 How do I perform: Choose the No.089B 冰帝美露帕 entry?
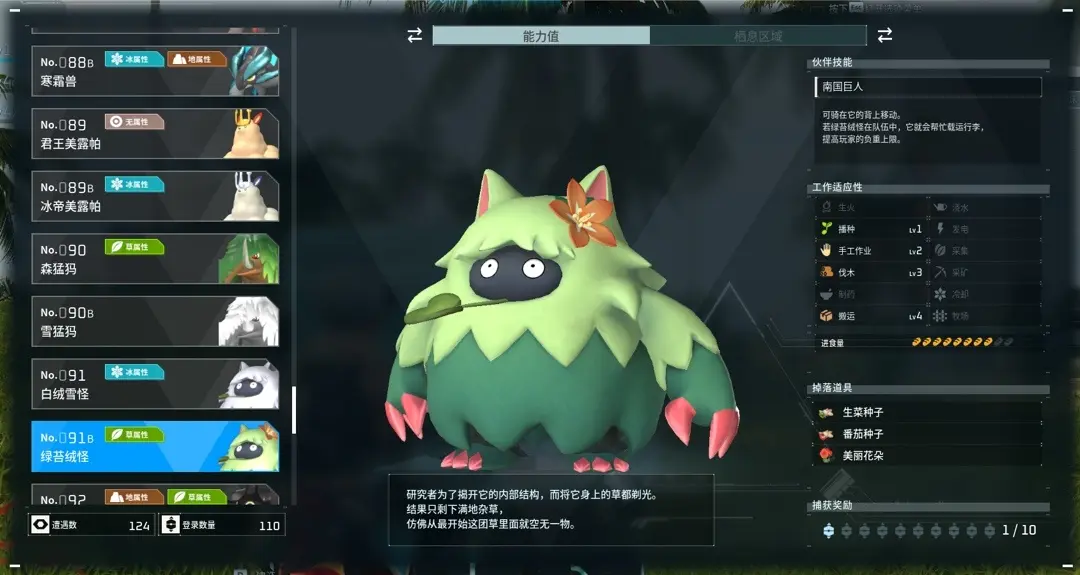[x=155, y=197]
